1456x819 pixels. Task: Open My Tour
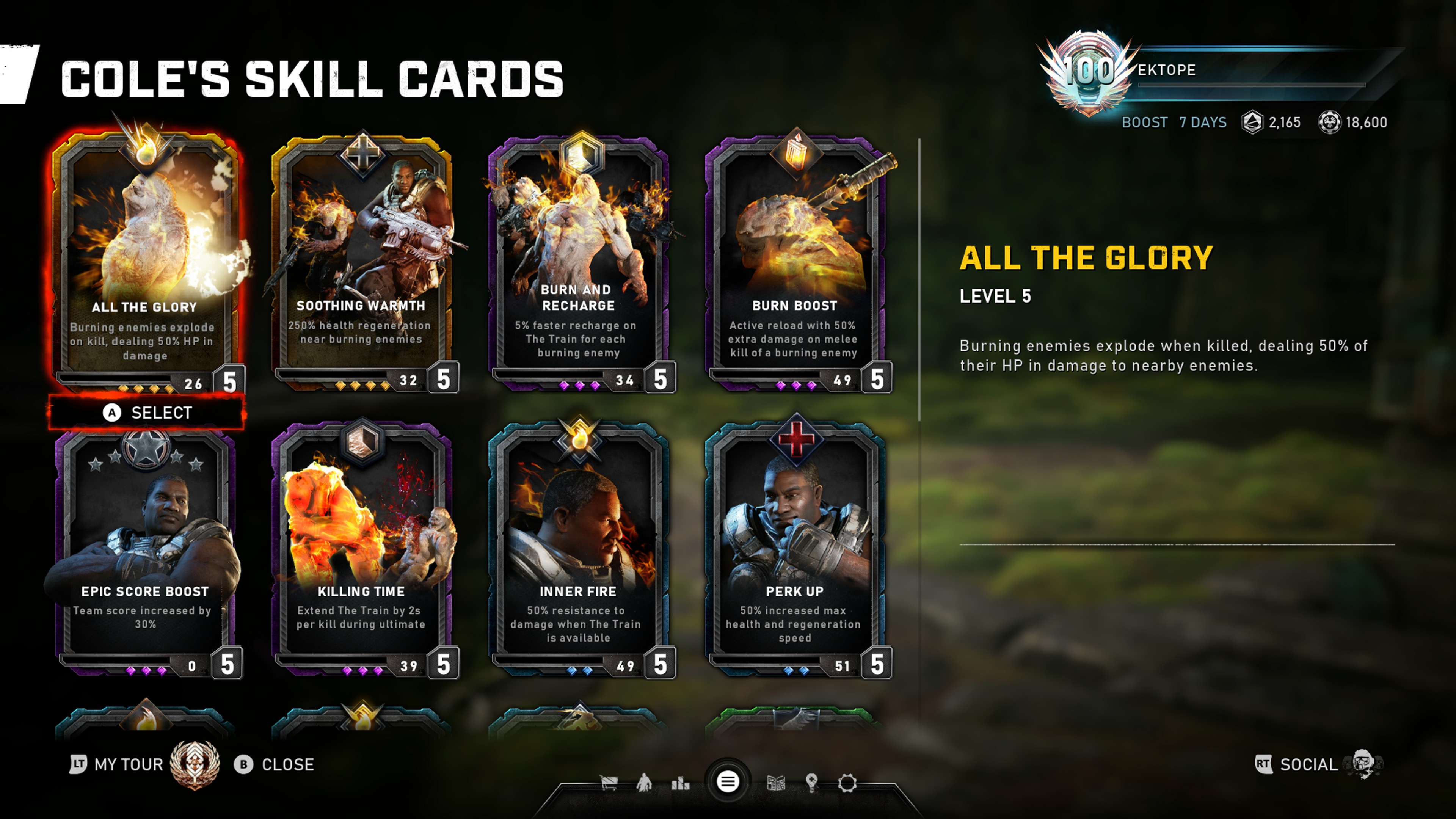(128, 765)
